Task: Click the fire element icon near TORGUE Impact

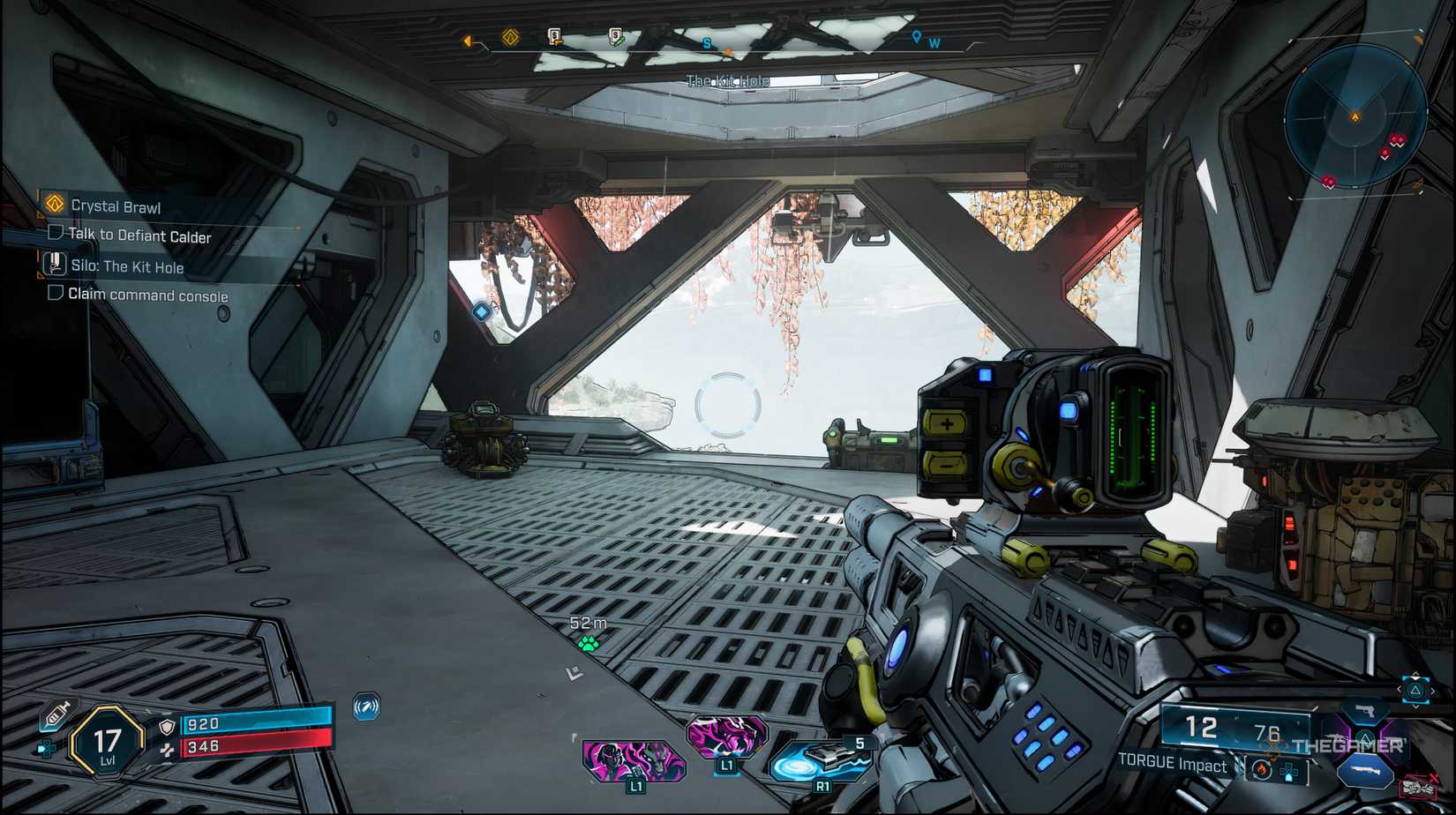Action: [x=1260, y=769]
